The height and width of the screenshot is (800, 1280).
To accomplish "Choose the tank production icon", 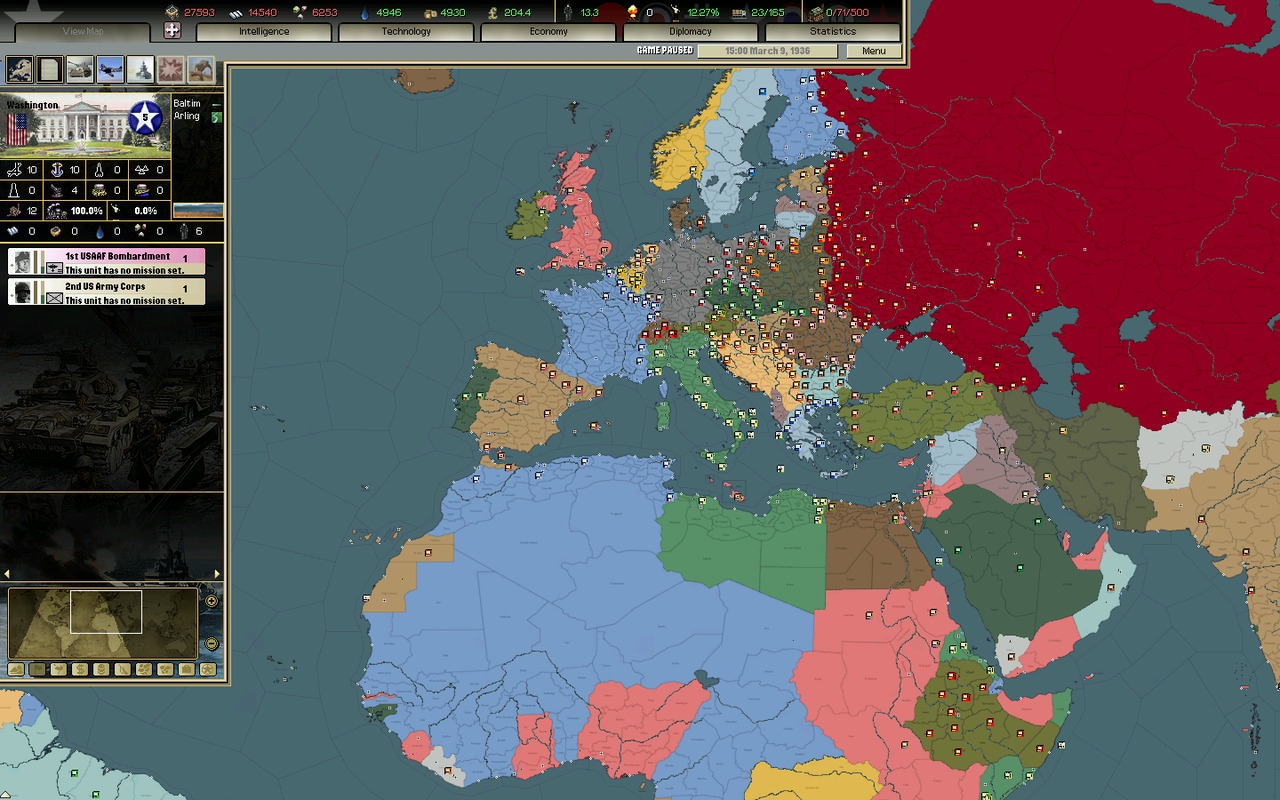I will tap(80, 69).
